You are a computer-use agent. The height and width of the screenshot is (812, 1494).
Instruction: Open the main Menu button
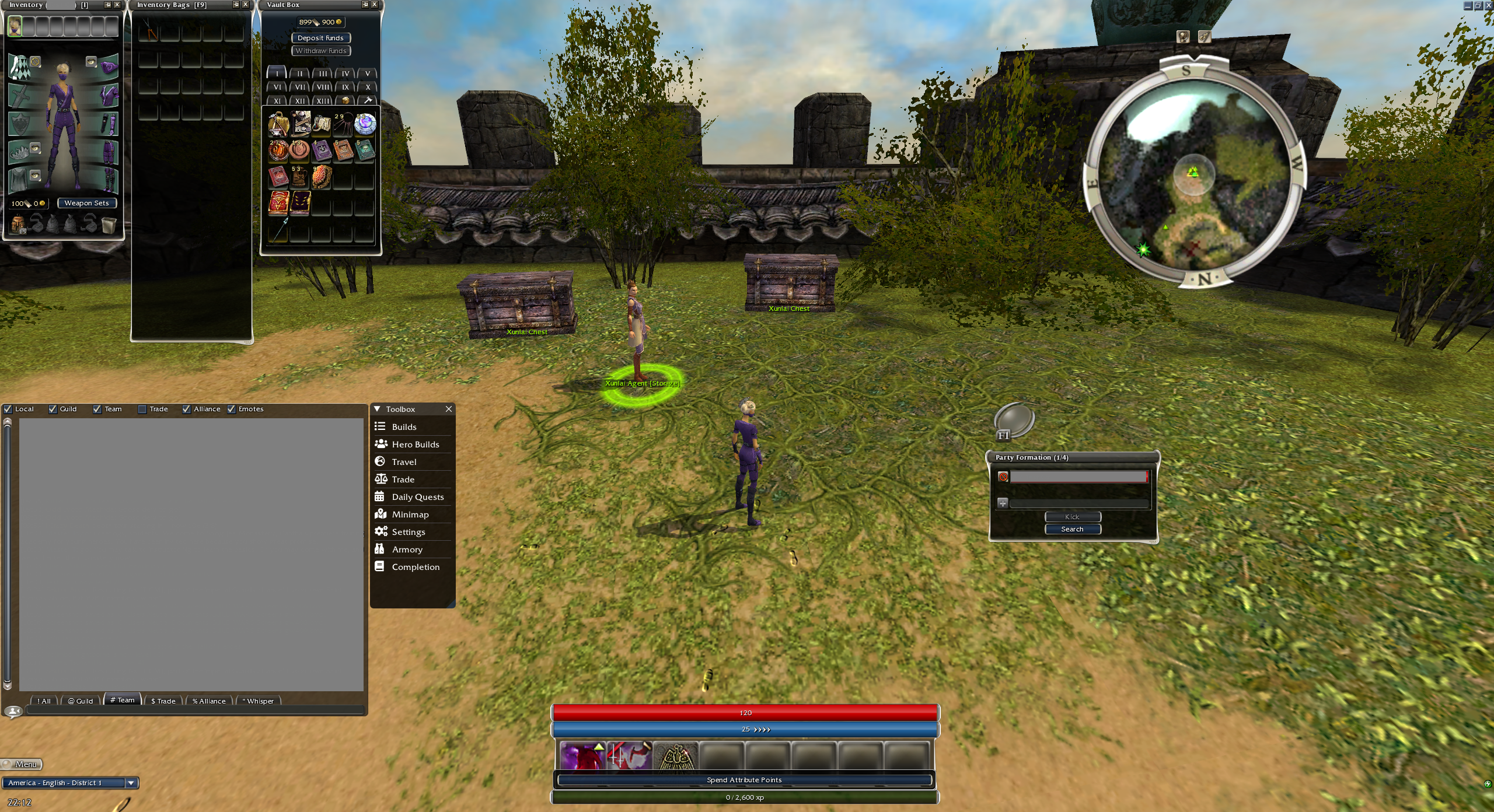(22, 764)
